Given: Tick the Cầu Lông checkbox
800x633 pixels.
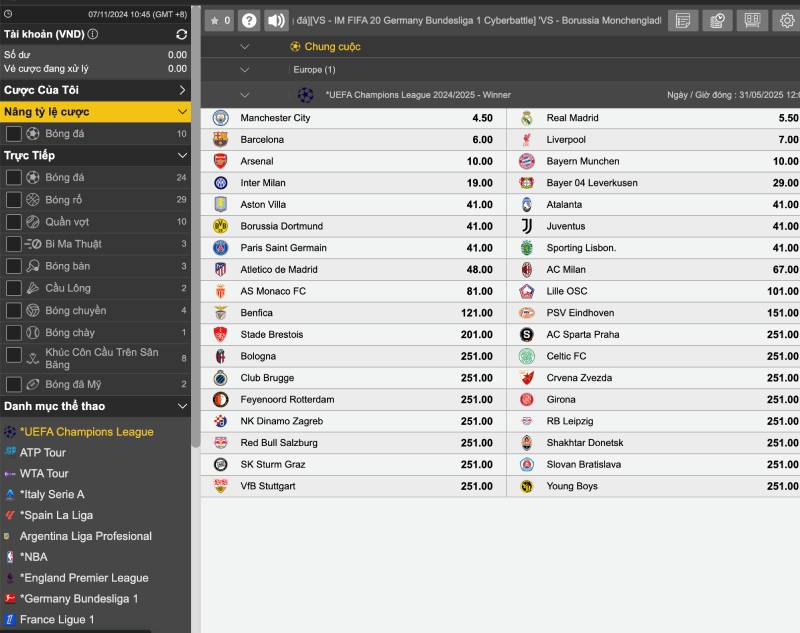Looking at the screenshot, I should click(14, 288).
